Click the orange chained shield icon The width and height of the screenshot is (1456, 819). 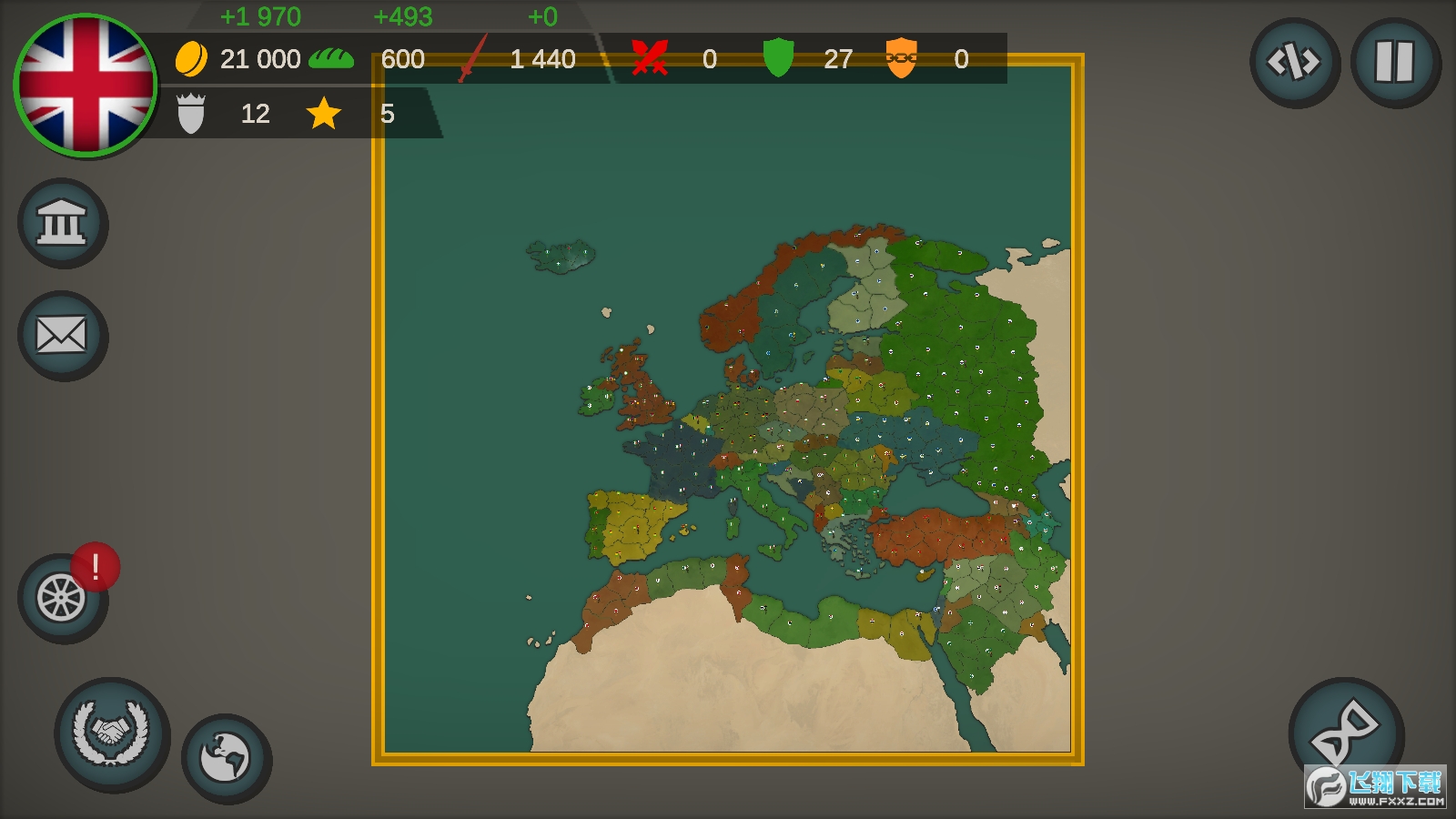pyautogui.click(x=901, y=58)
